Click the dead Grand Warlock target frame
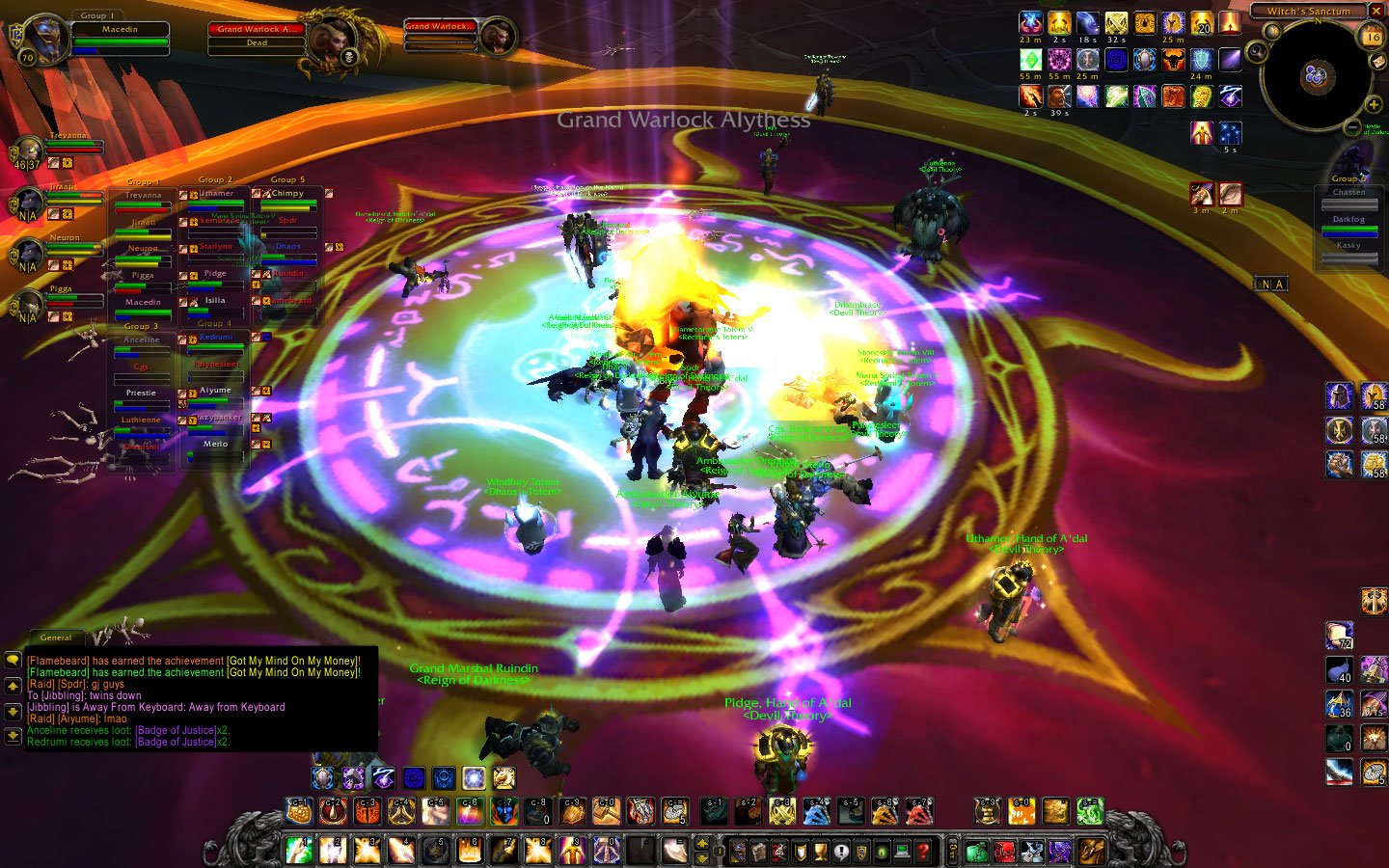1389x868 pixels. pyautogui.click(x=255, y=36)
